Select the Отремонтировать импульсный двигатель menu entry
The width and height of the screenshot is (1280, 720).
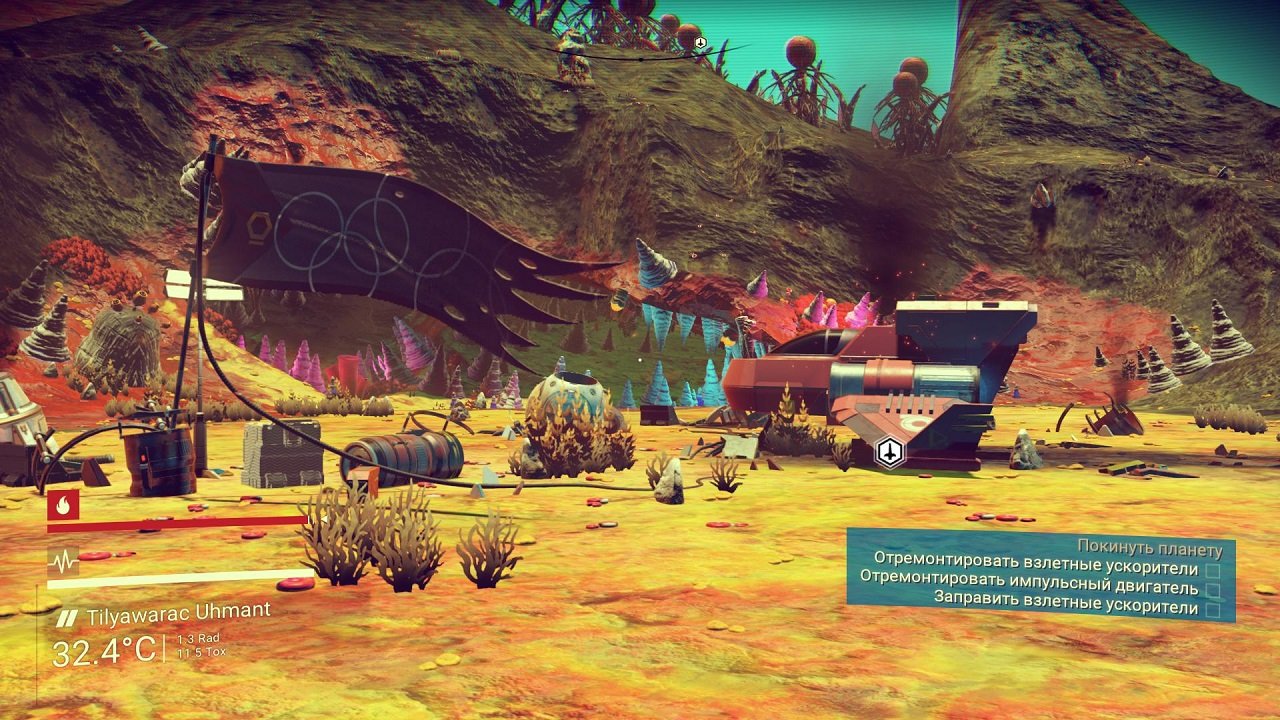[1028, 581]
